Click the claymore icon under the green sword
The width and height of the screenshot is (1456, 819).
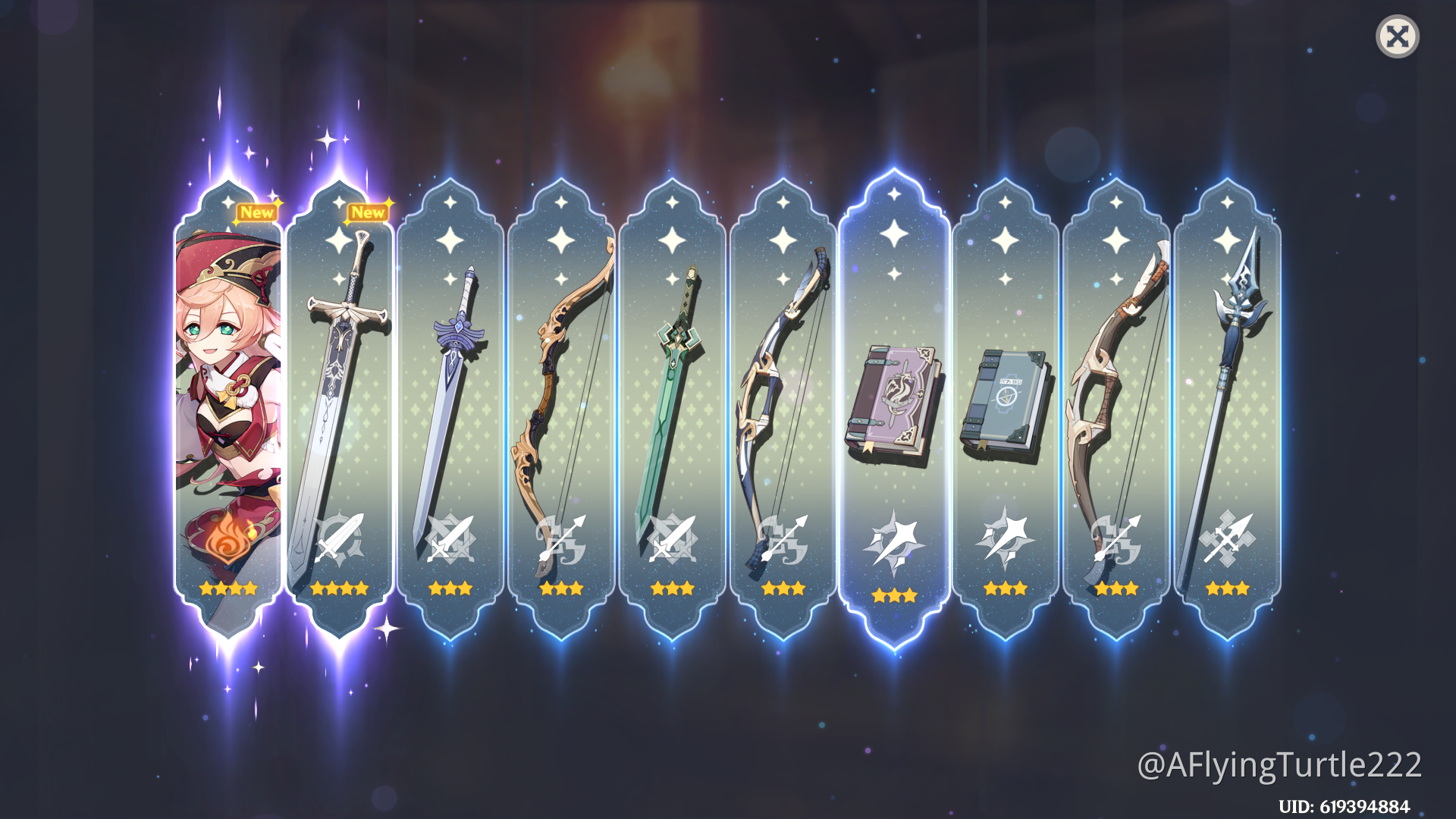(x=673, y=541)
